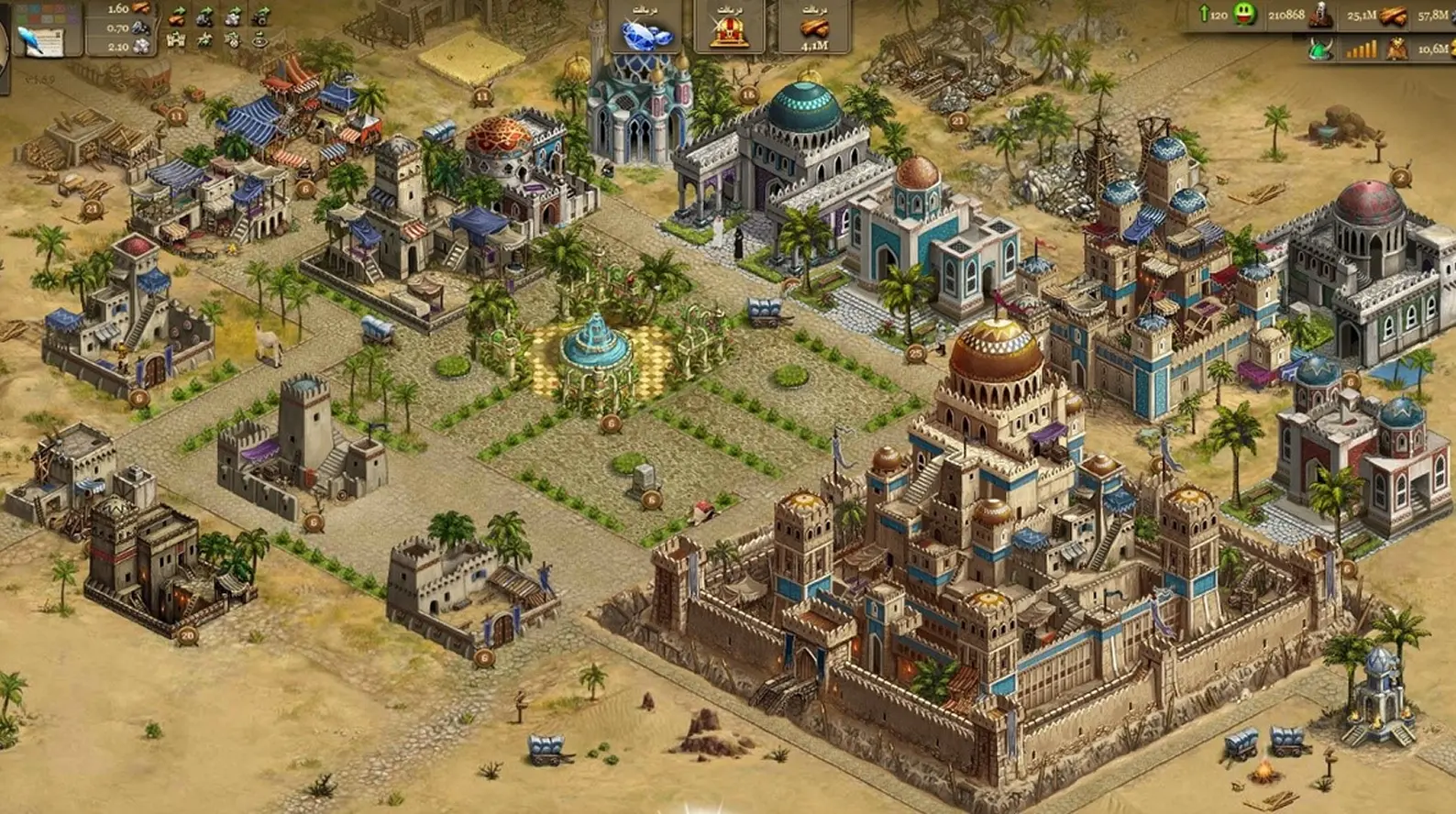Click the wood transfer arrow icon
Image resolution: width=1456 pixels, height=814 pixels.
175,16
